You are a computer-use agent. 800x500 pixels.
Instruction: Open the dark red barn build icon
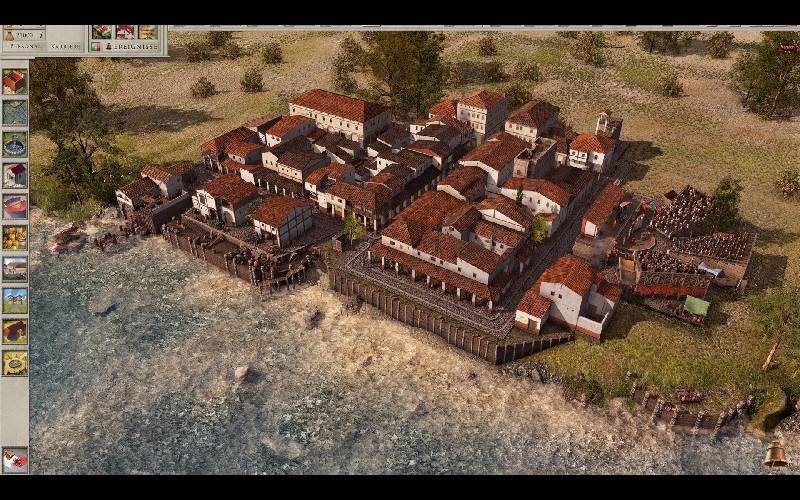pyautogui.click(x=14, y=331)
